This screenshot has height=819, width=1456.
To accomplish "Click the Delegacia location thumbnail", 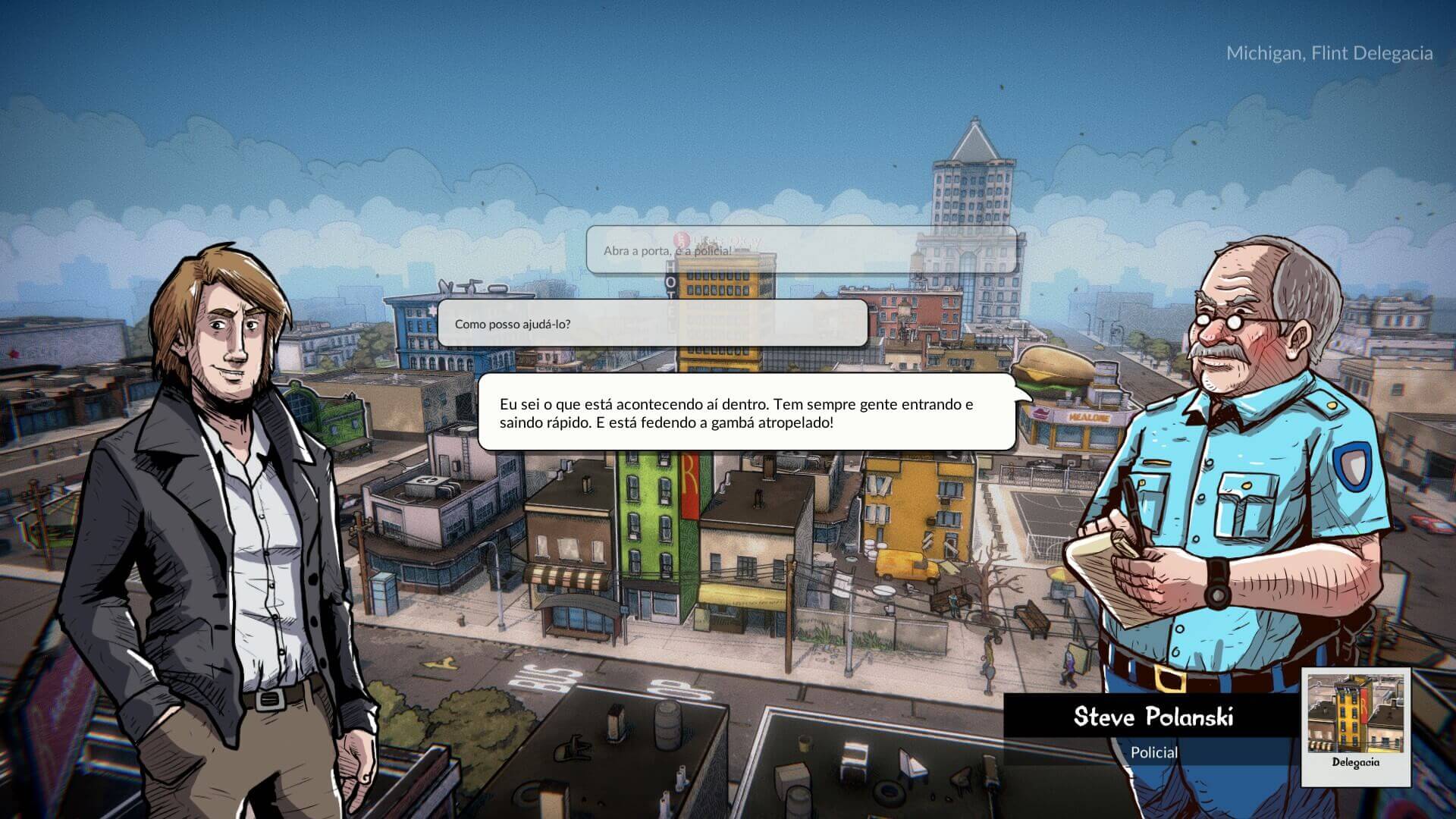I will (1356, 725).
